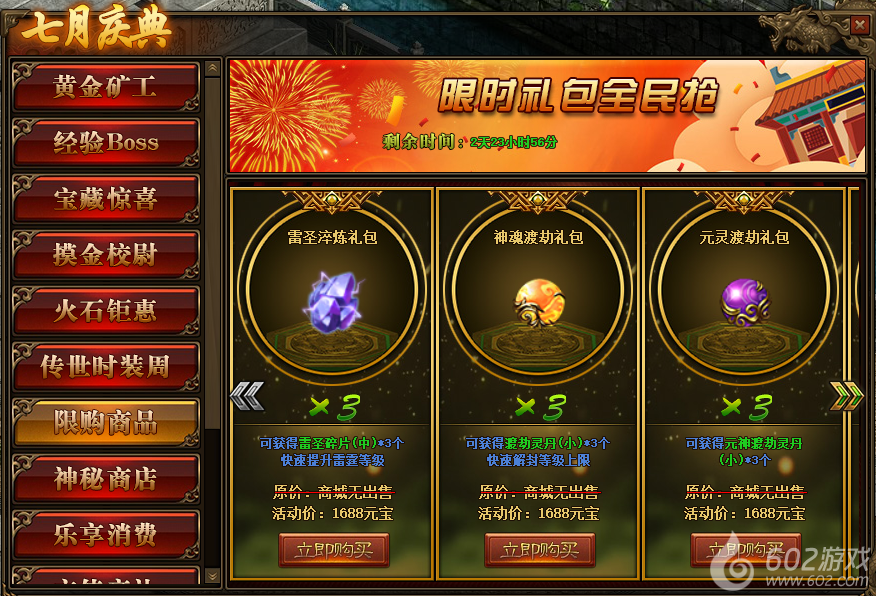Select the 宝藏惊喜 event tab
The width and height of the screenshot is (876, 596).
105,199
